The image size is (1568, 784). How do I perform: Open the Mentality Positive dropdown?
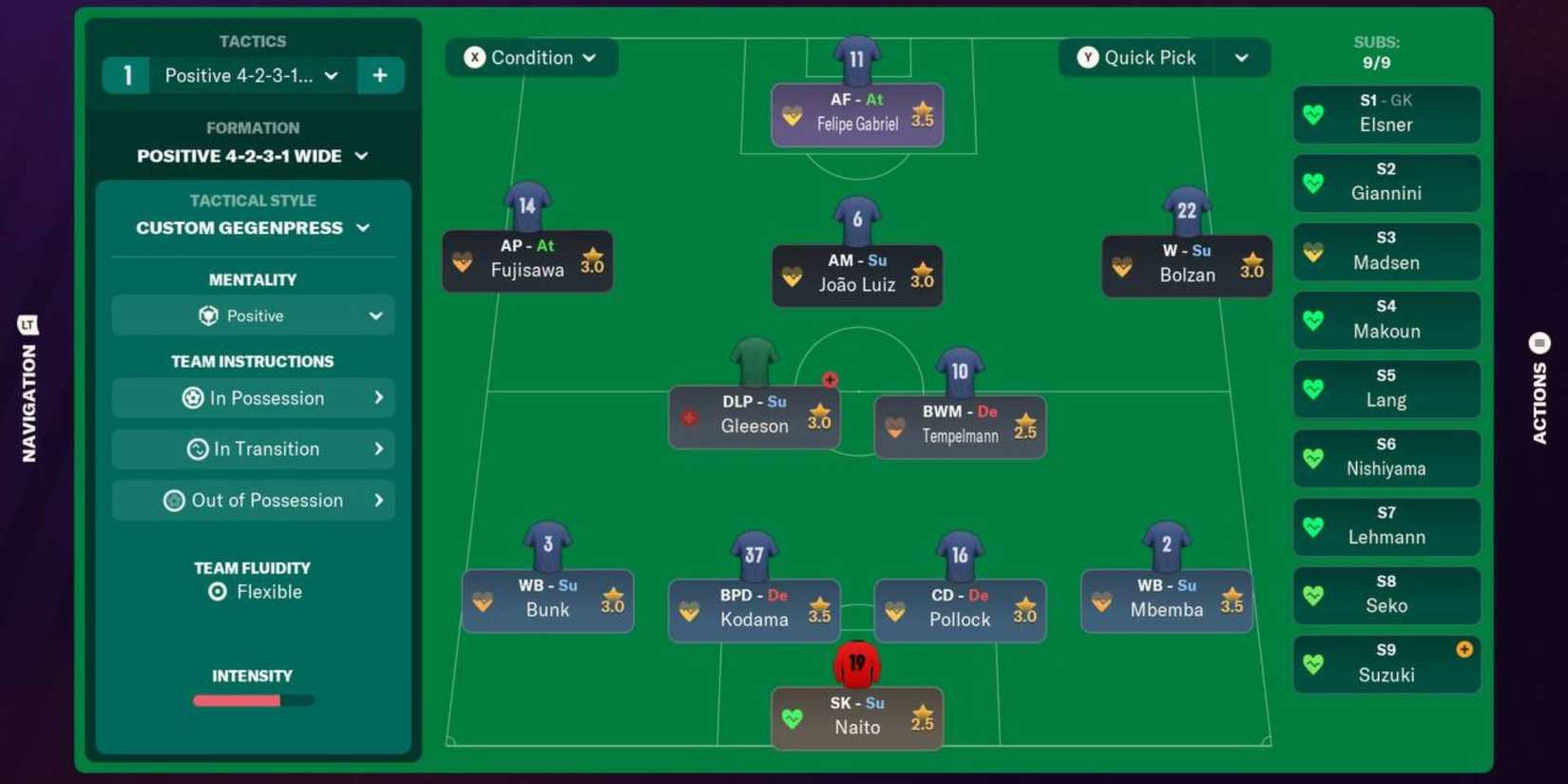click(252, 316)
